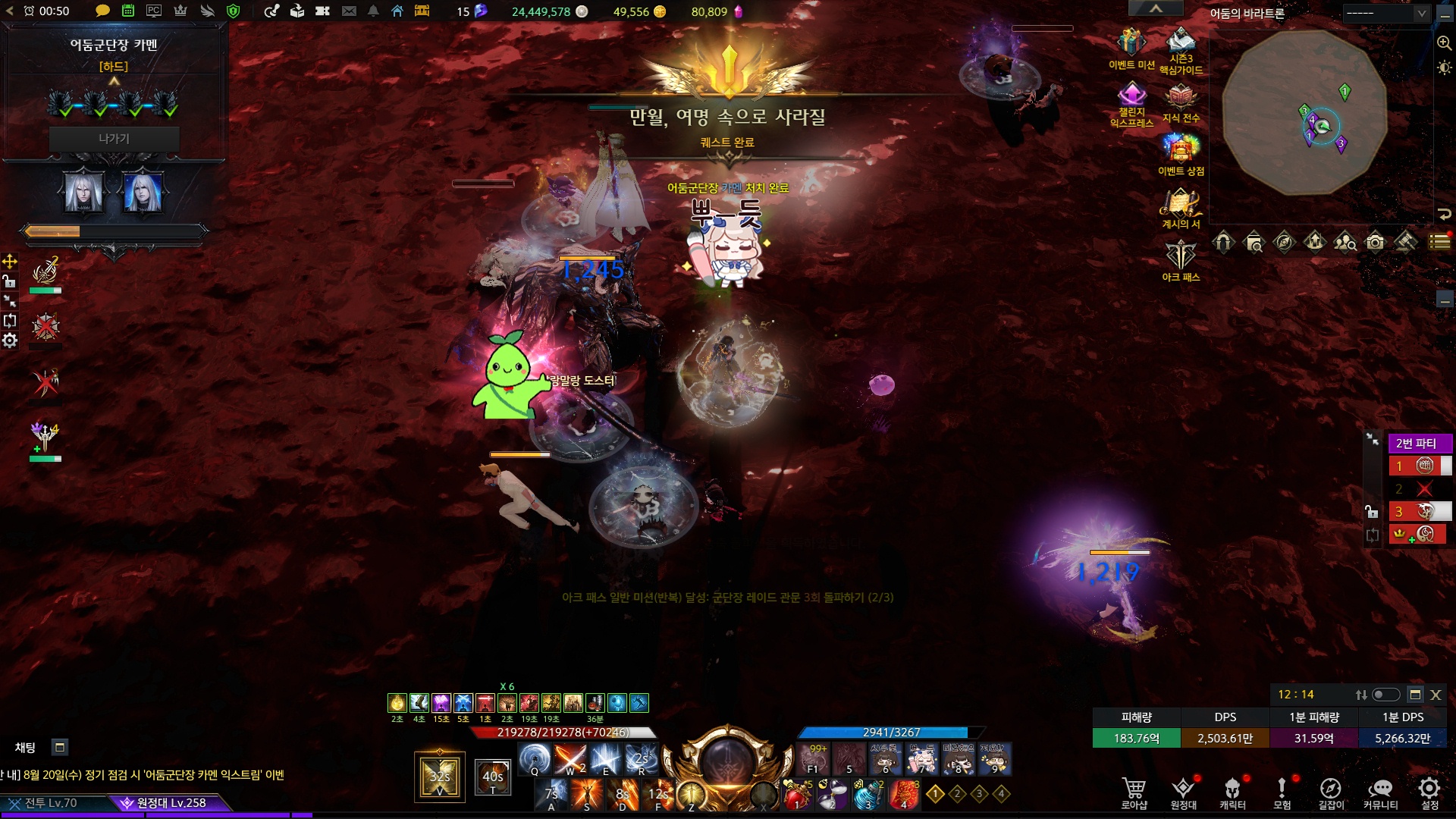Viewport: 1456px width, 819px height.
Task: Open the mail envelope icon
Action: coord(349,11)
